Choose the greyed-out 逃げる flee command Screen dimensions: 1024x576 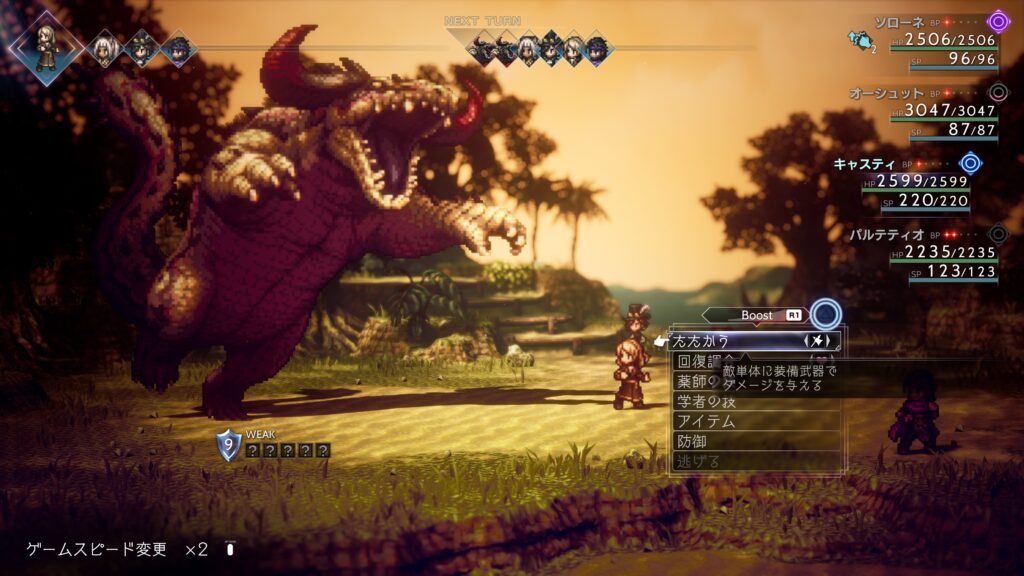click(700, 461)
